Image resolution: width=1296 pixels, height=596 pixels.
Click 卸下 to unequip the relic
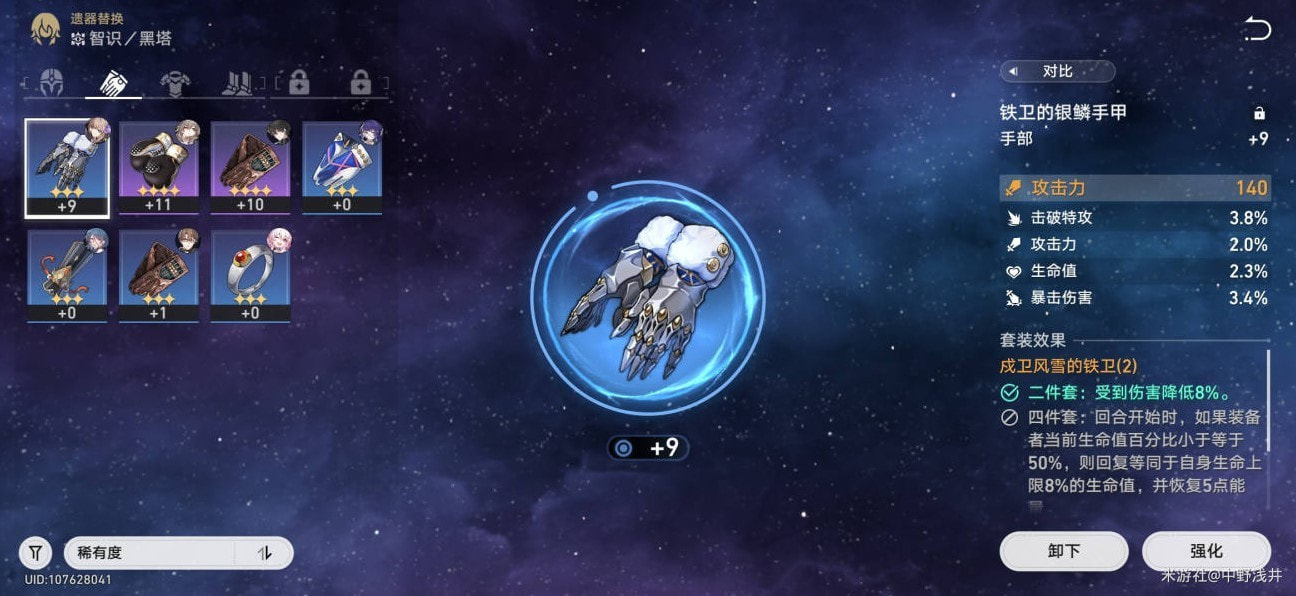pyautogui.click(x=1064, y=551)
